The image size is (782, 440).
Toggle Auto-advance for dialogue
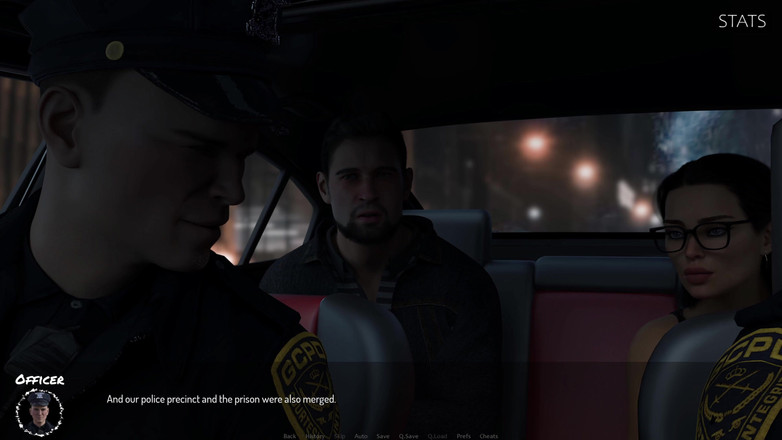[361, 436]
